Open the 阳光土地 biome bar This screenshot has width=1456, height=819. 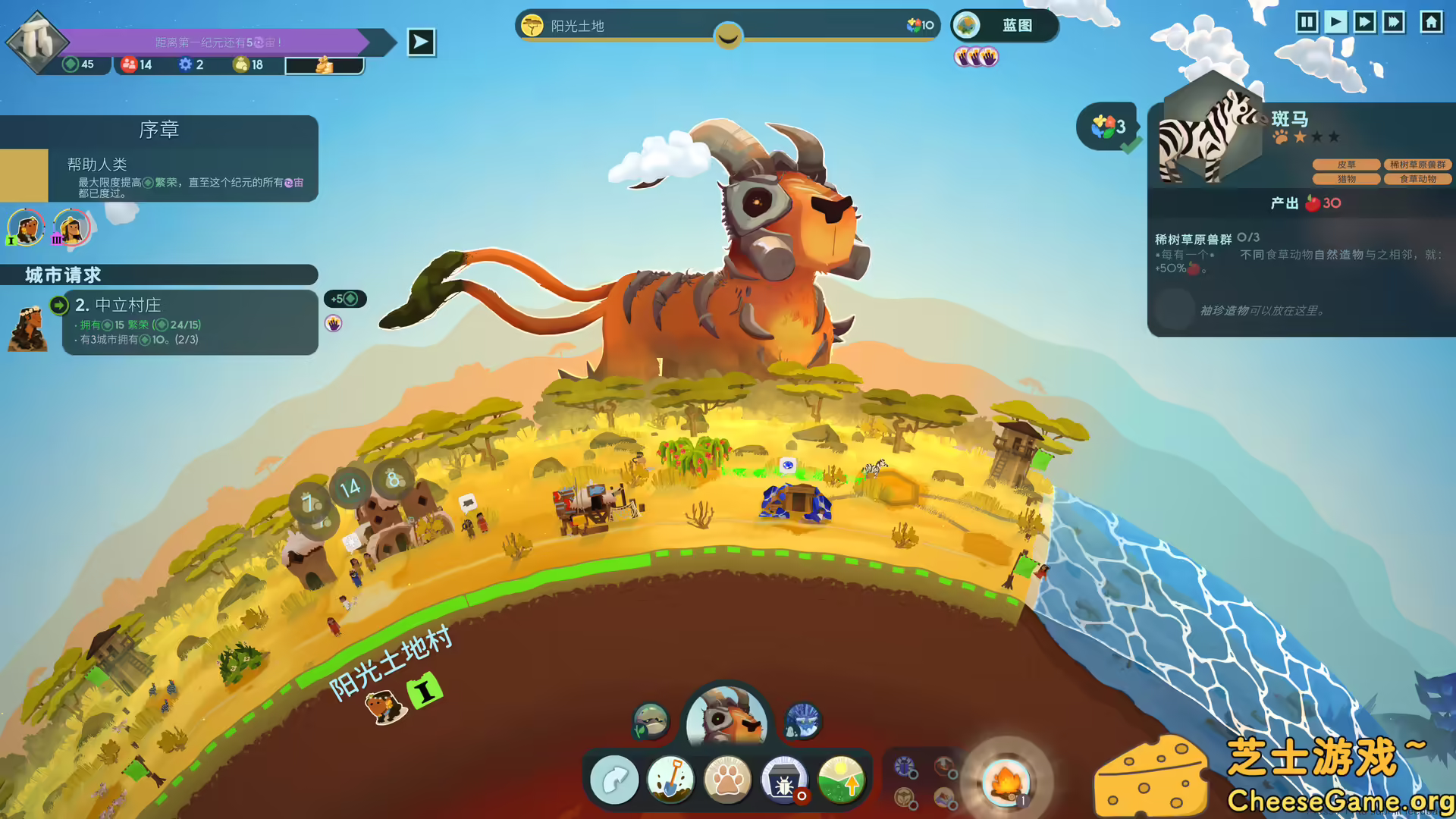click(x=726, y=26)
